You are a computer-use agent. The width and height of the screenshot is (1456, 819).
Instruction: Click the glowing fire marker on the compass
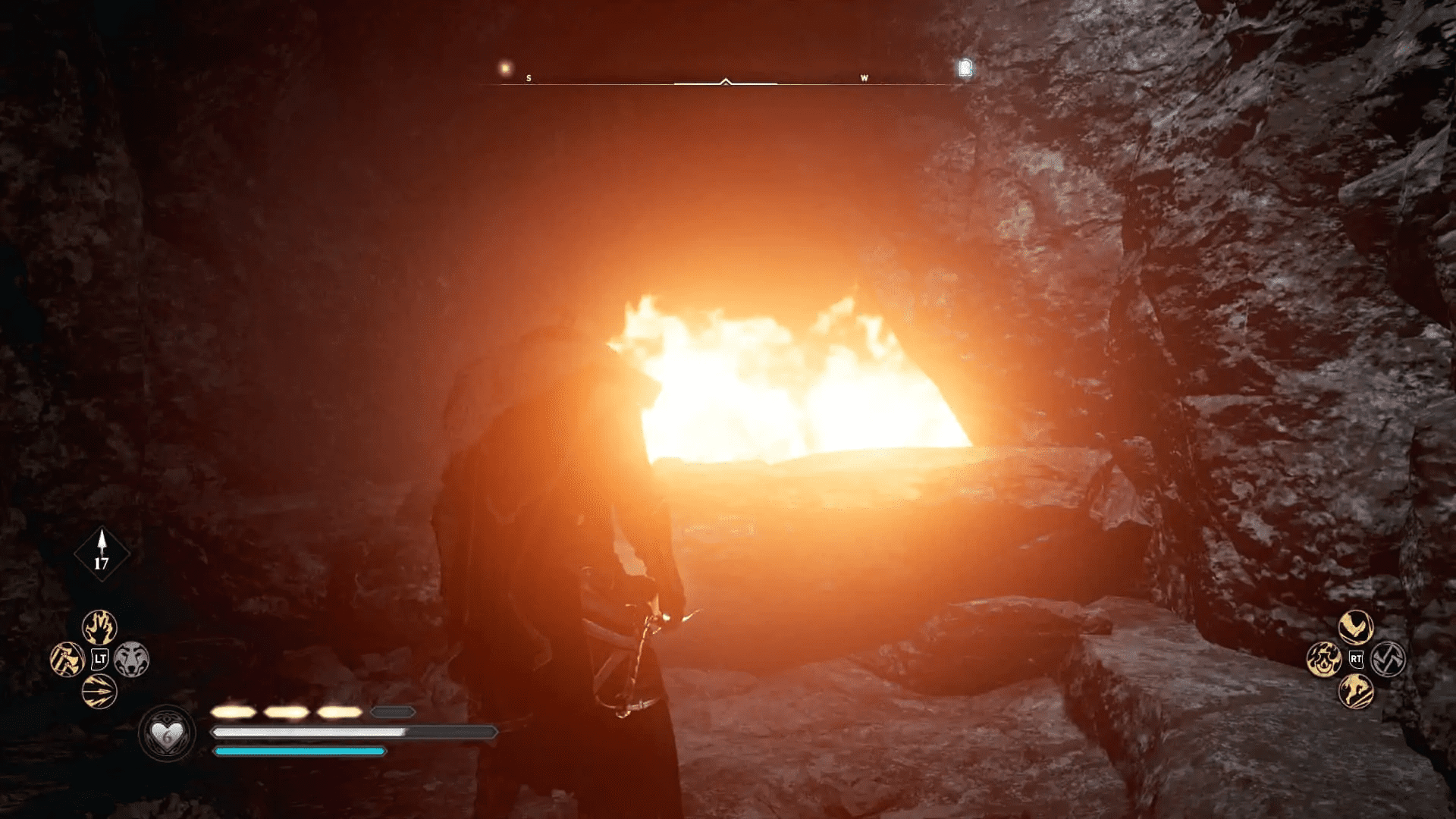[x=504, y=67]
